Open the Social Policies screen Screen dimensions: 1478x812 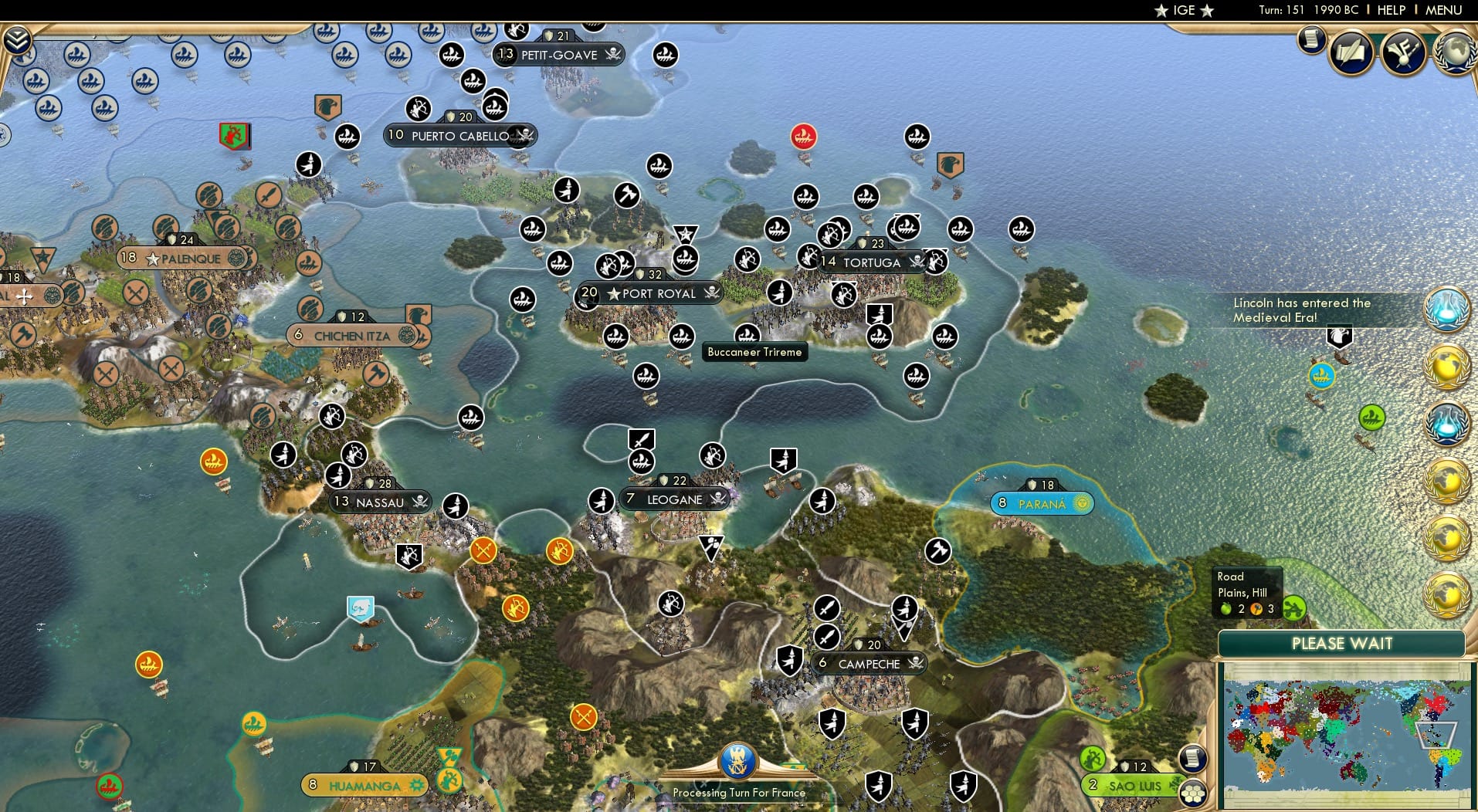pyautogui.click(x=1350, y=50)
